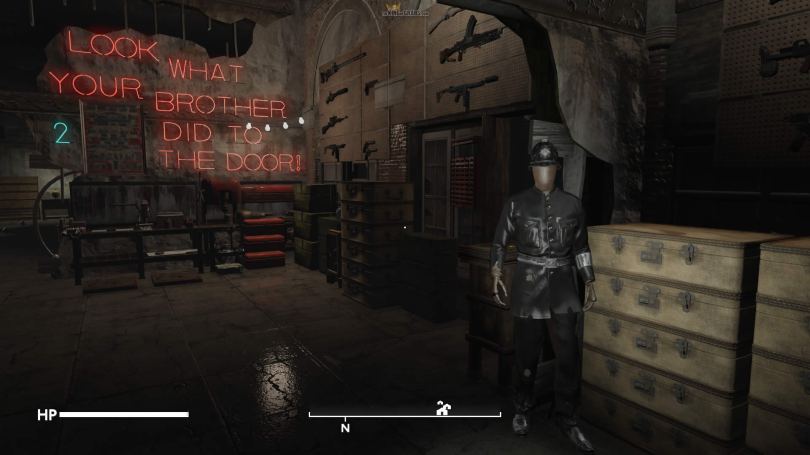Select the compass bar at the bottom

click(x=404, y=414)
